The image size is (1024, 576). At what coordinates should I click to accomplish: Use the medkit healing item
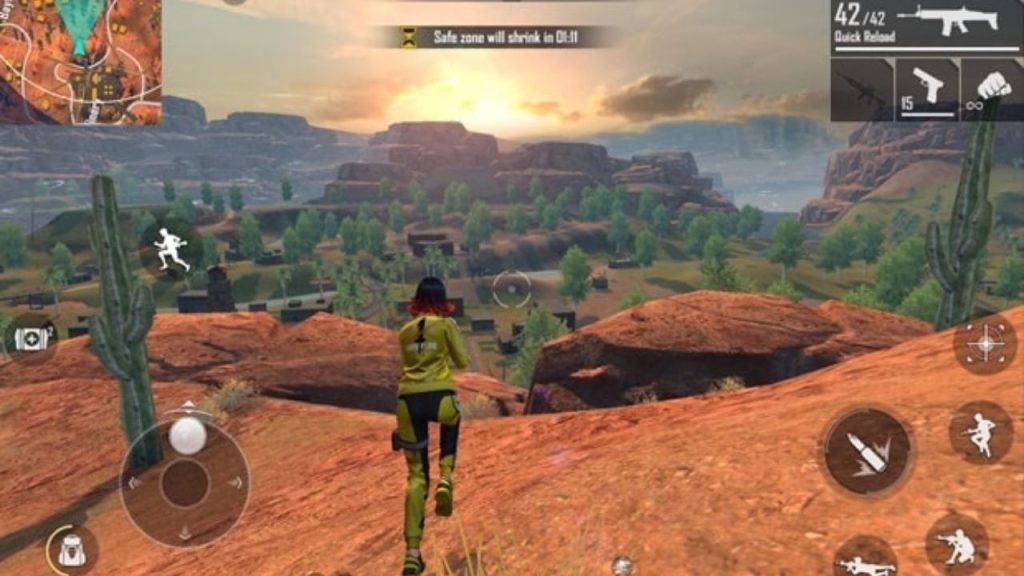click(x=31, y=339)
